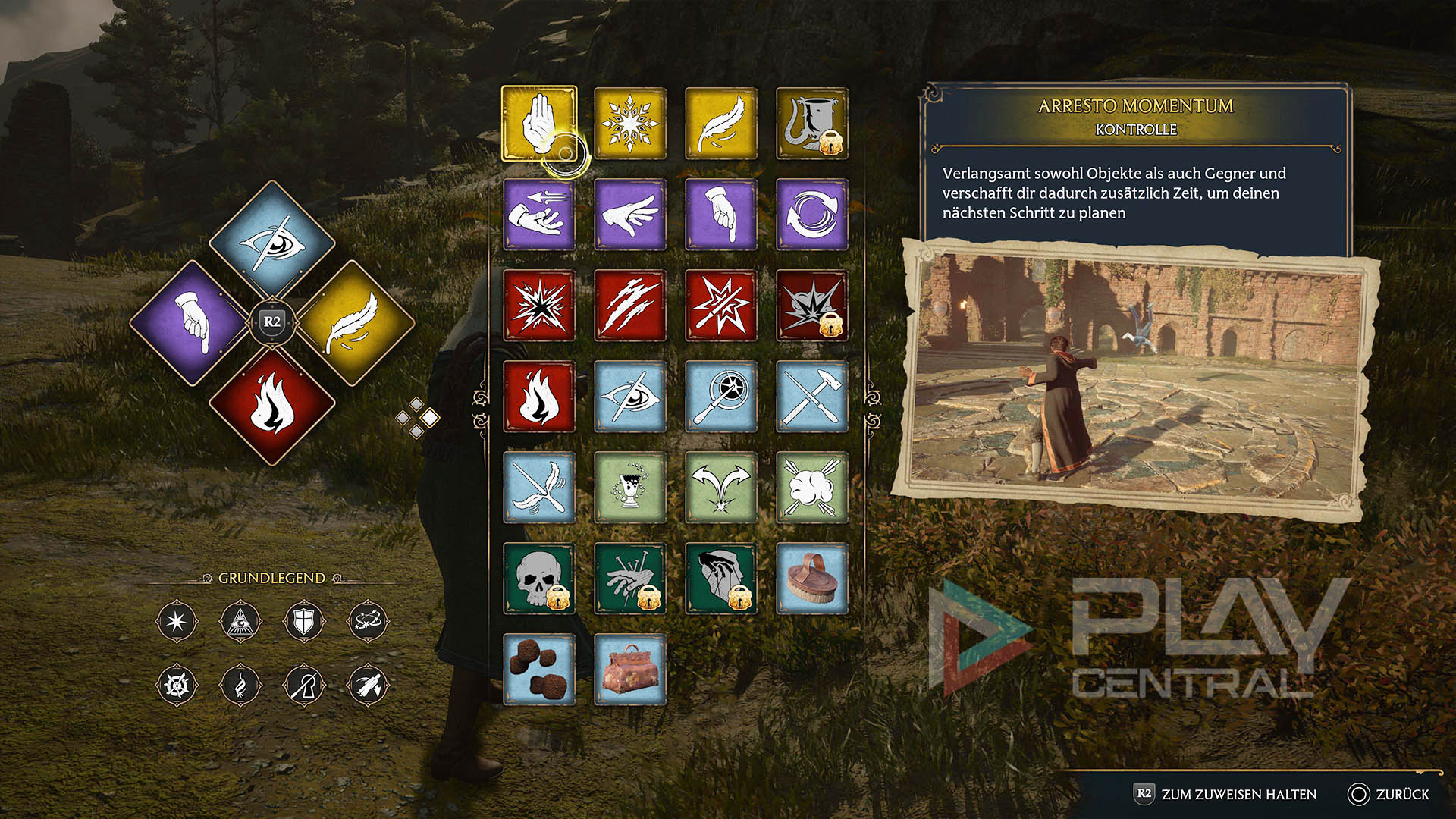Pick the yellow feather Levioso spell tile
This screenshot has width=1456, height=819.
pyautogui.click(x=720, y=123)
